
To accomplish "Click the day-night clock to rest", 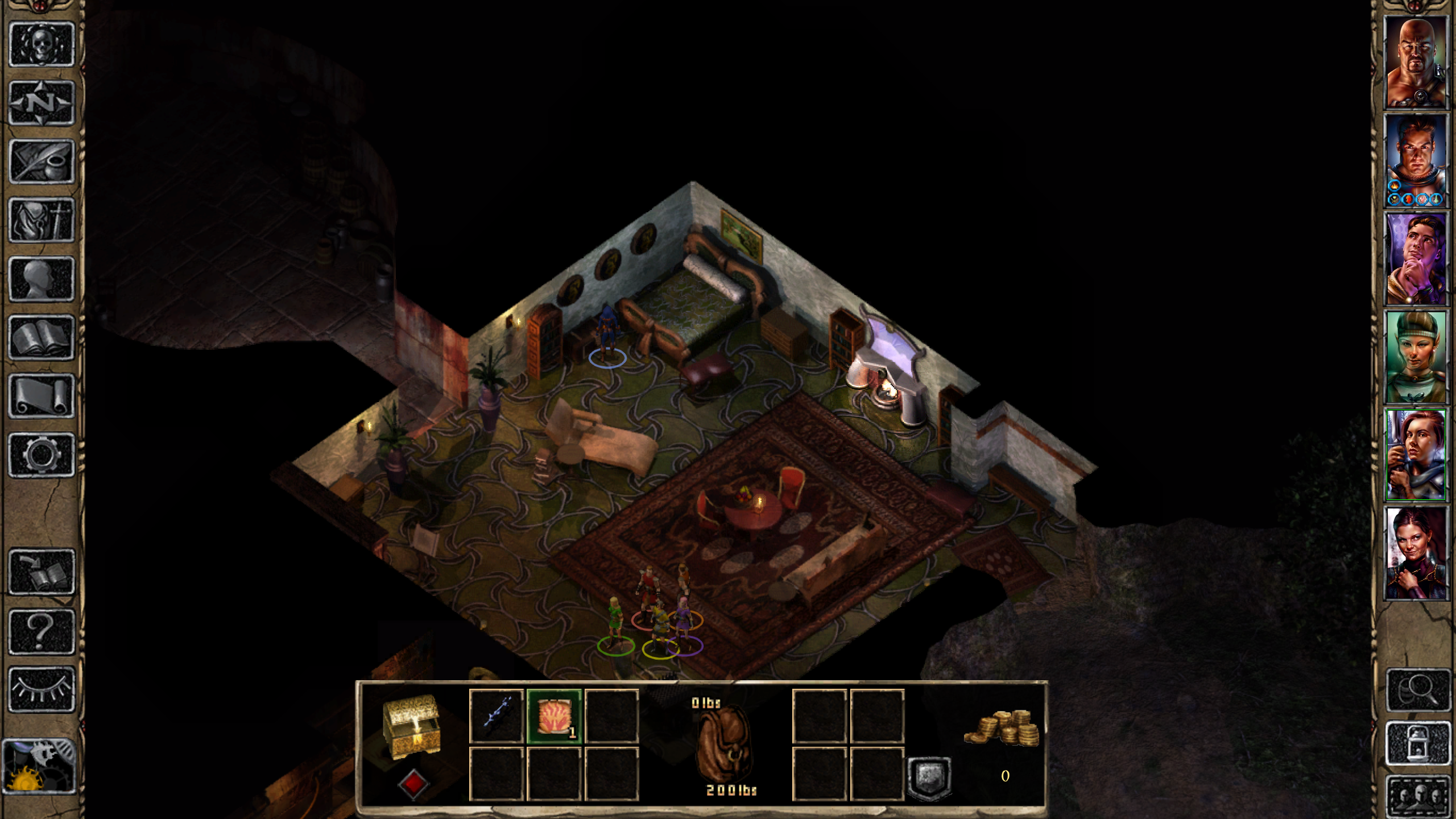I will click(x=39, y=766).
